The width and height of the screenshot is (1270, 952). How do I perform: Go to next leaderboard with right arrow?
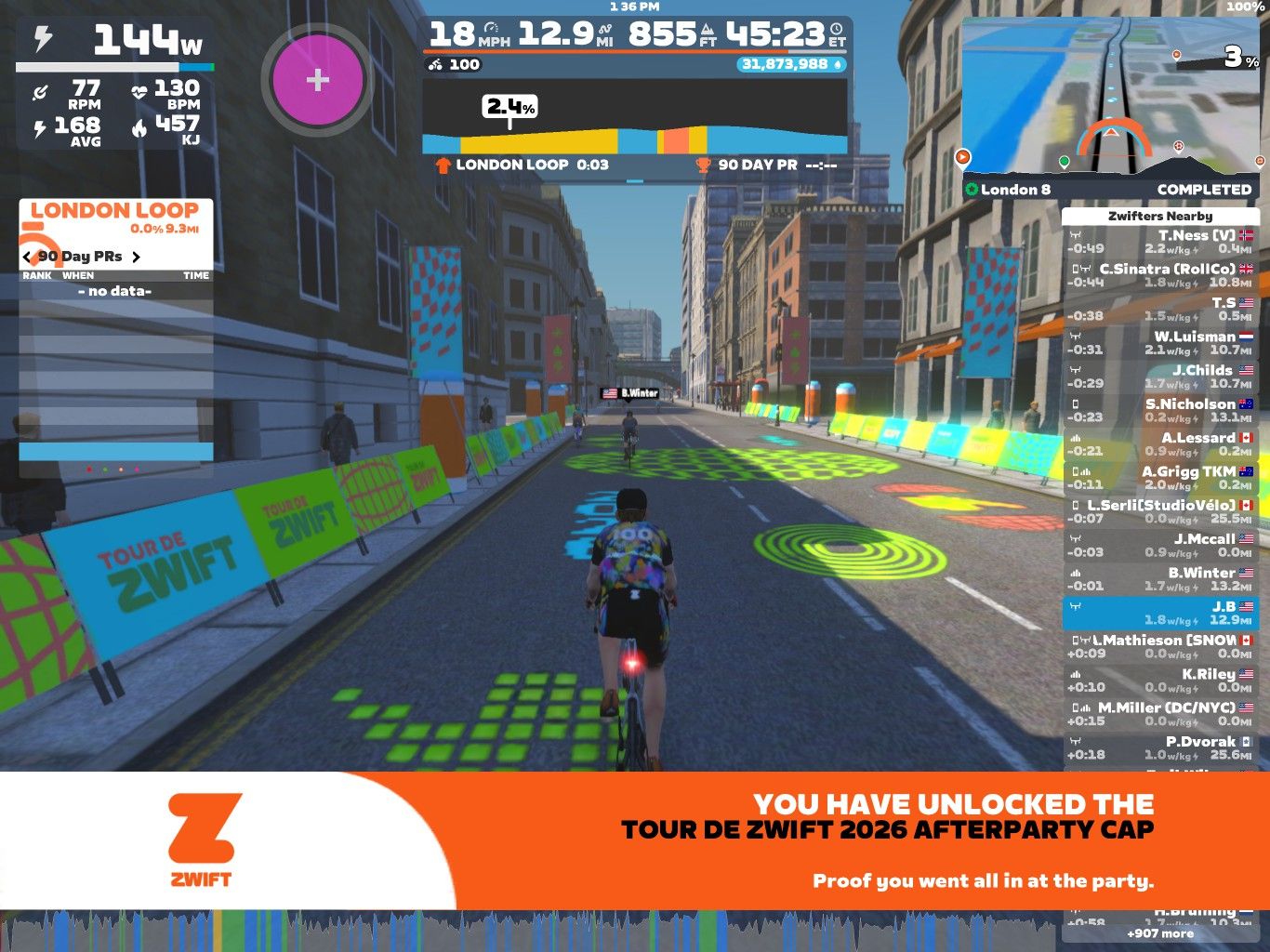136,257
